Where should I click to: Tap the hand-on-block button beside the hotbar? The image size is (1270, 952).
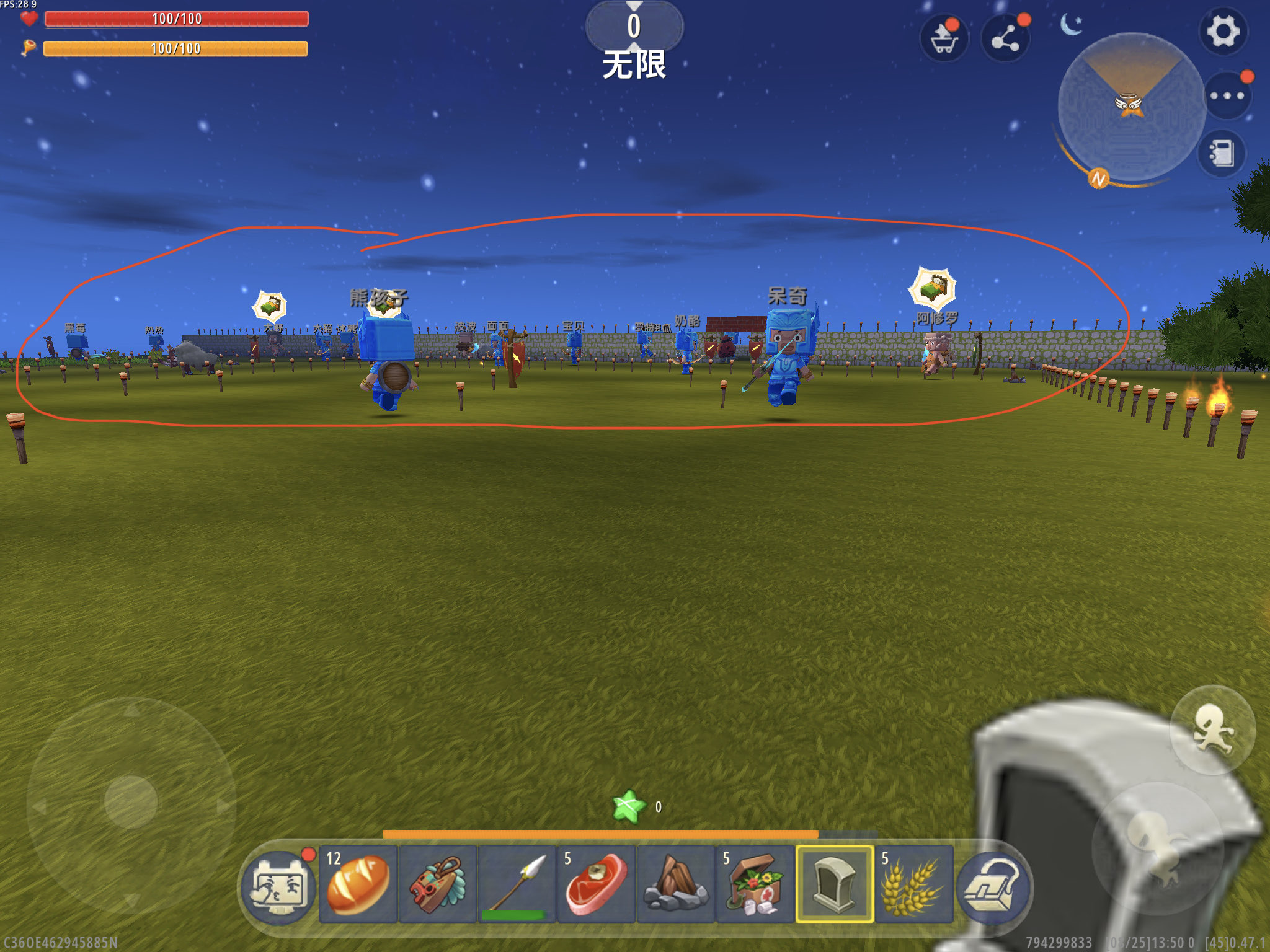(x=993, y=888)
